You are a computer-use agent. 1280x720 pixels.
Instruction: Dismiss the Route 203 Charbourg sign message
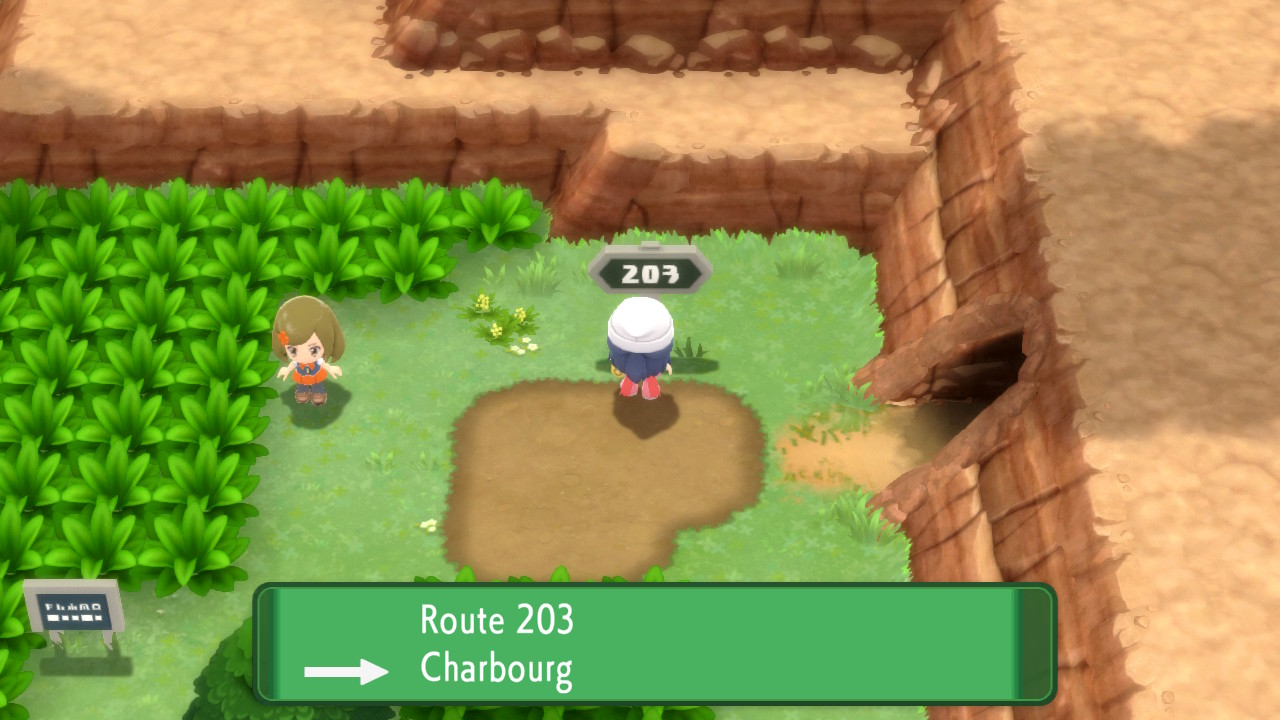[x=655, y=644]
